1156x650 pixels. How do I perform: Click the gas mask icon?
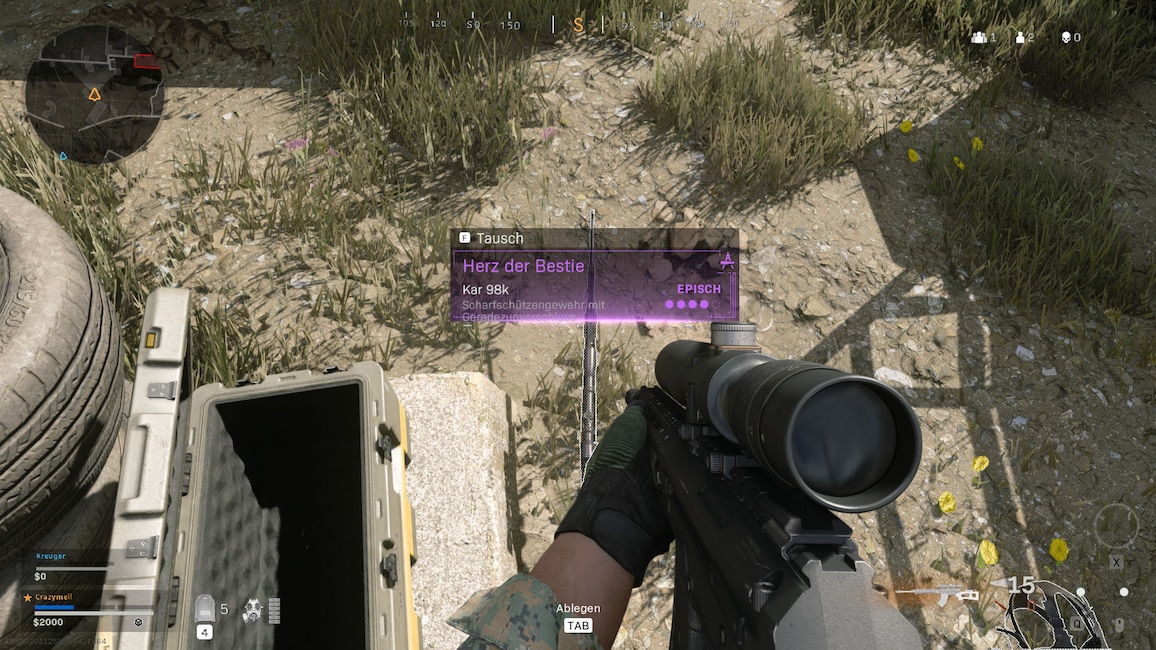[x=252, y=610]
